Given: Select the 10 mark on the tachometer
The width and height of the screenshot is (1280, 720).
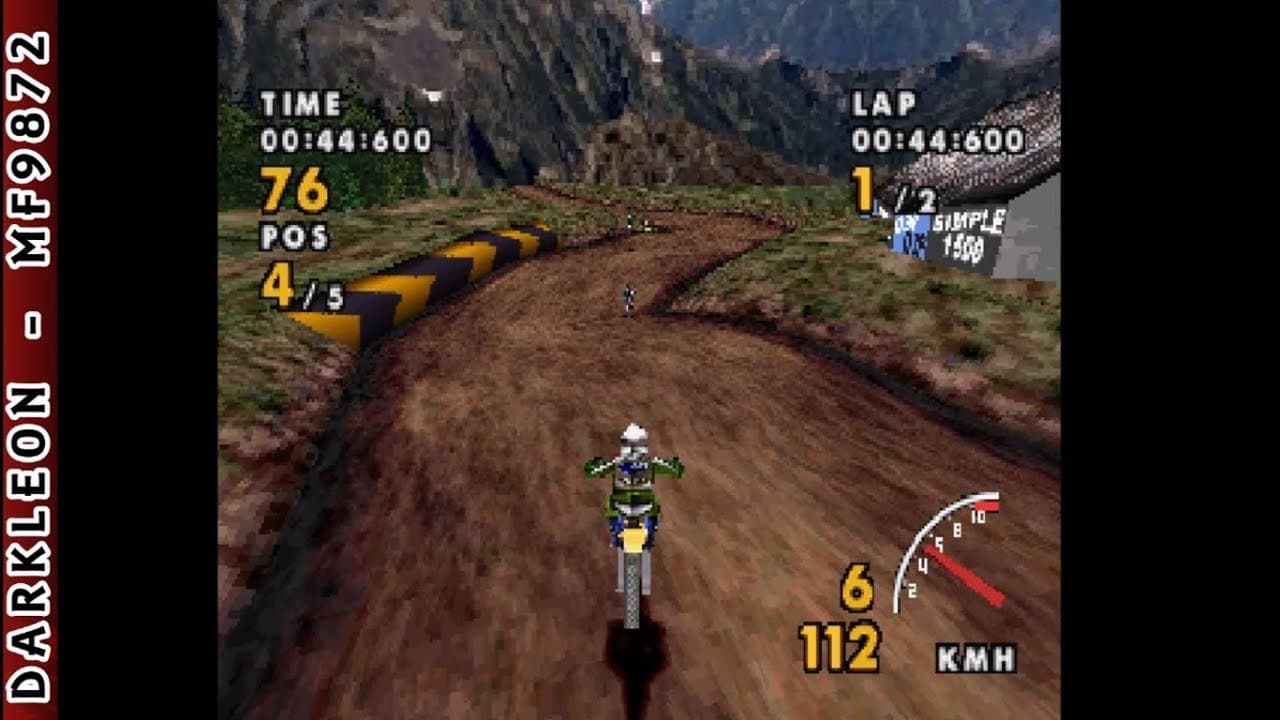Looking at the screenshot, I should tap(979, 516).
